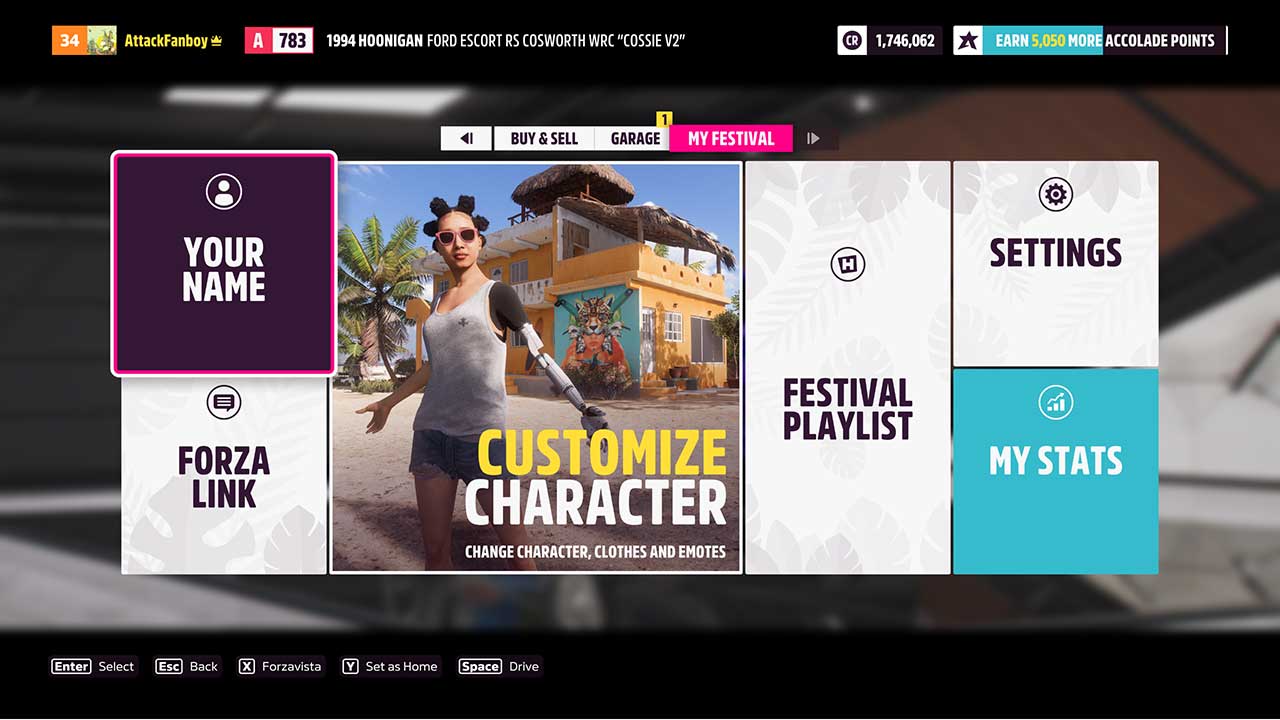This screenshot has width=1280, height=720.
Task: Select the accolade points star icon
Action: point(968,40)
